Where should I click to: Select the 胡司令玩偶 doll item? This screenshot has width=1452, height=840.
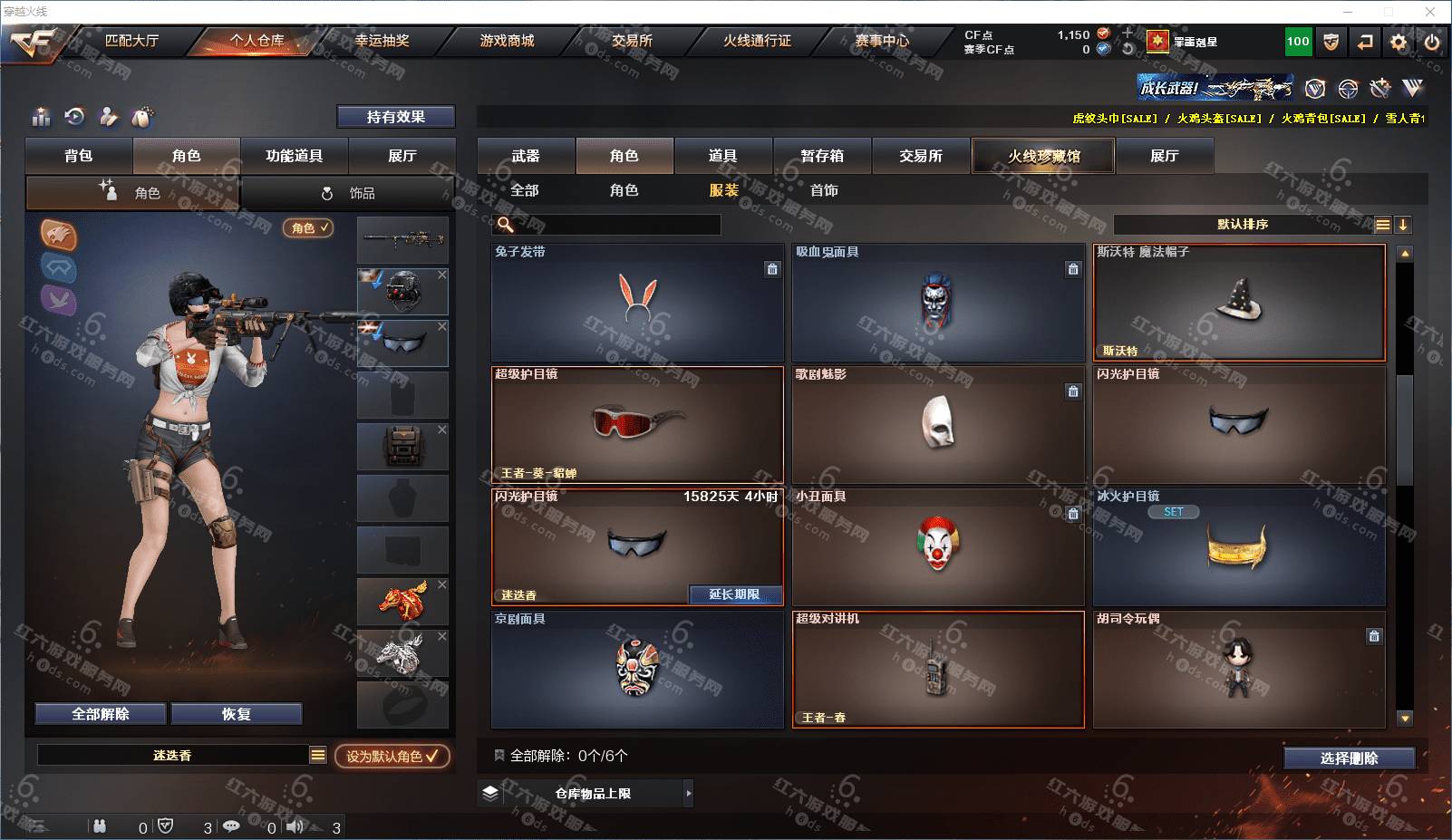pyautogui.click(x=1238, y=669)
